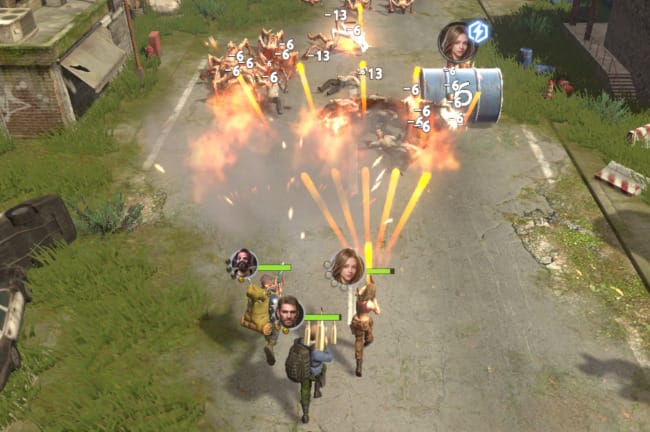This screenshot has width=650, height=432.
Task: Activate the blue lightning hexagon badge
Action: tap(478, 31)
